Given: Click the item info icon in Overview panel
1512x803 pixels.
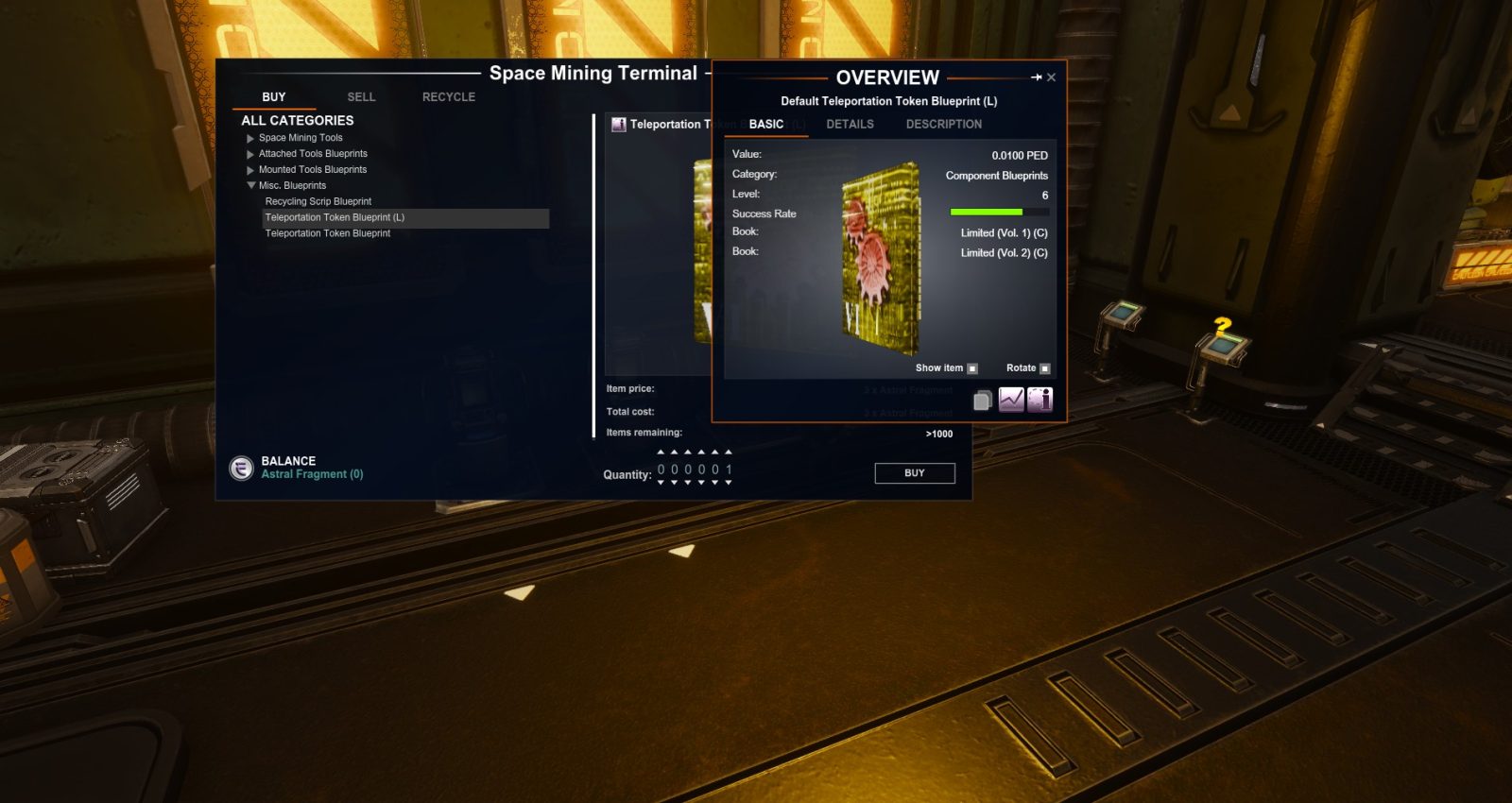Looking at the screenshot, I should click(1039, 400).
